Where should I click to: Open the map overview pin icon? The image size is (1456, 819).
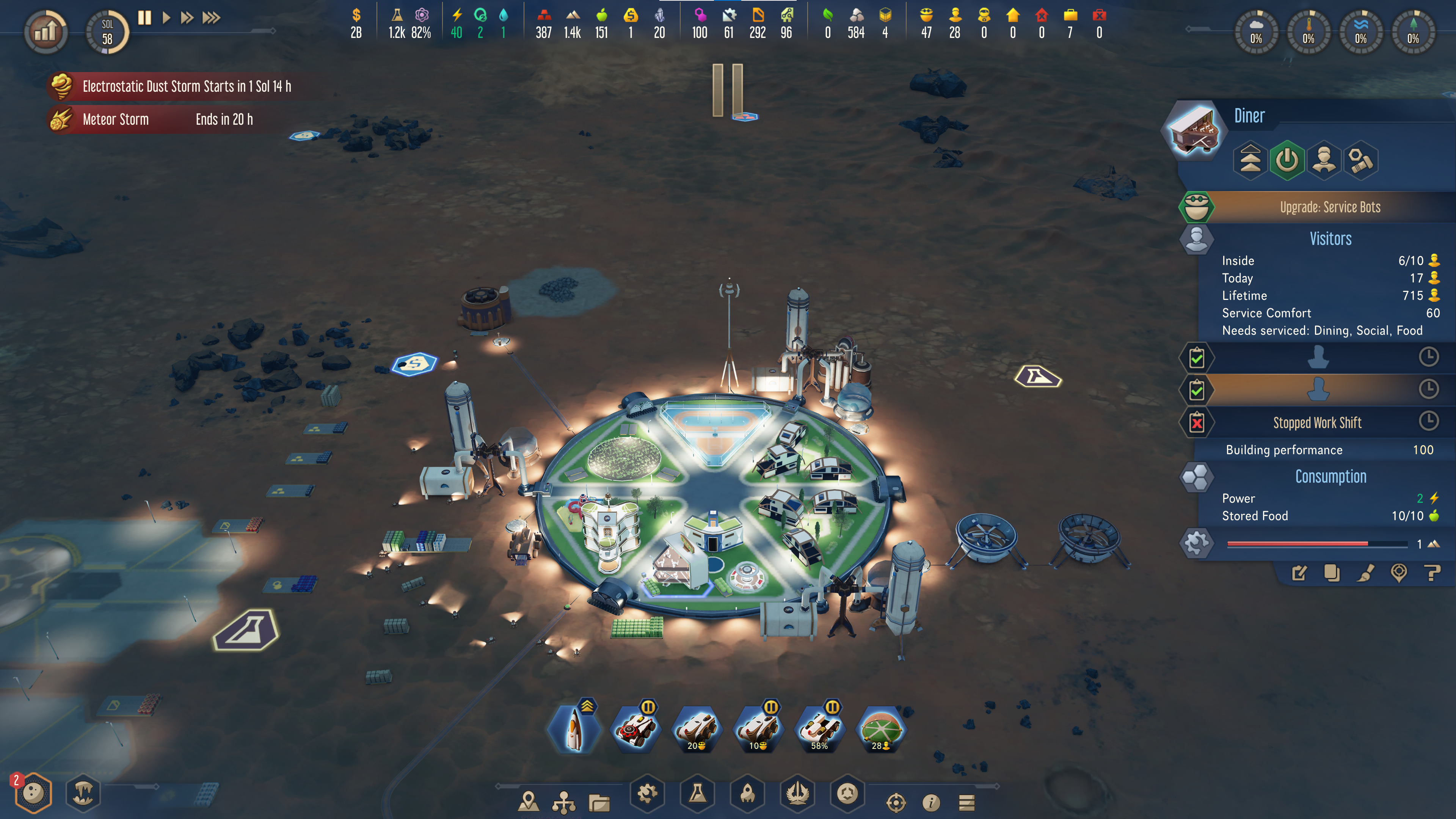[x=529, y=802]
